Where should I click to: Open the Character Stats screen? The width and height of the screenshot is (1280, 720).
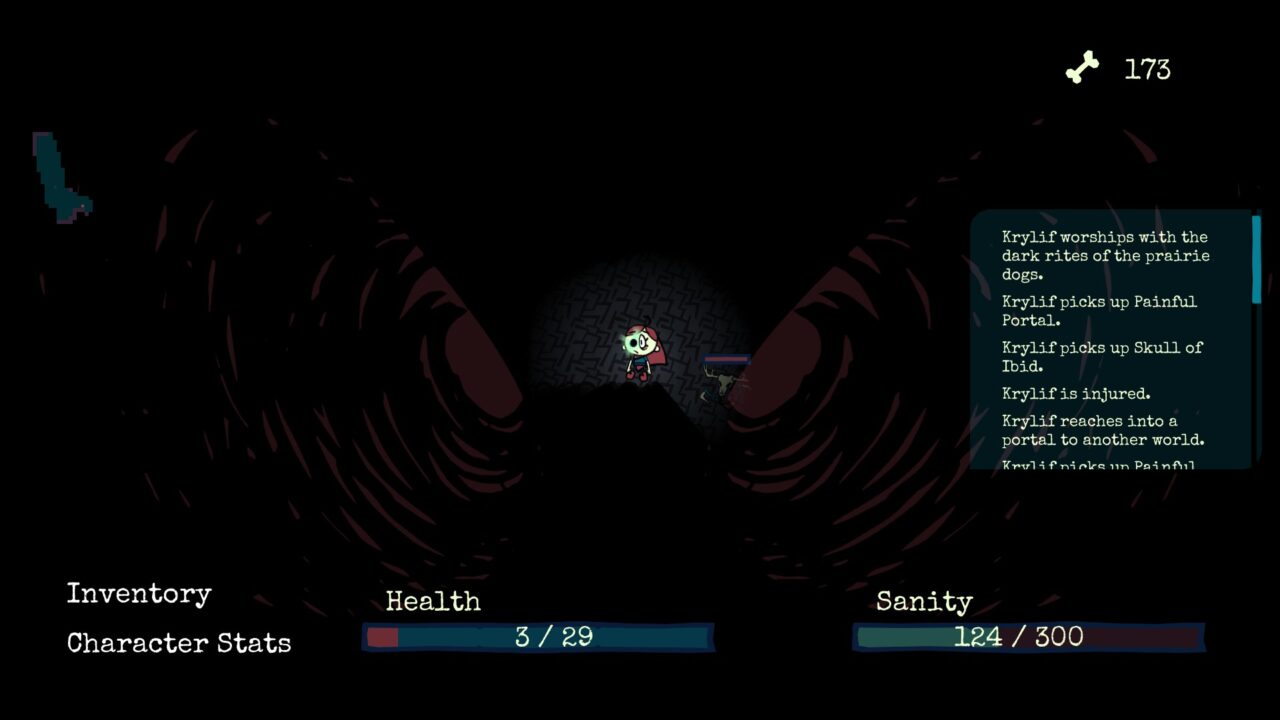pyautogui.click(x=179, y=643)
